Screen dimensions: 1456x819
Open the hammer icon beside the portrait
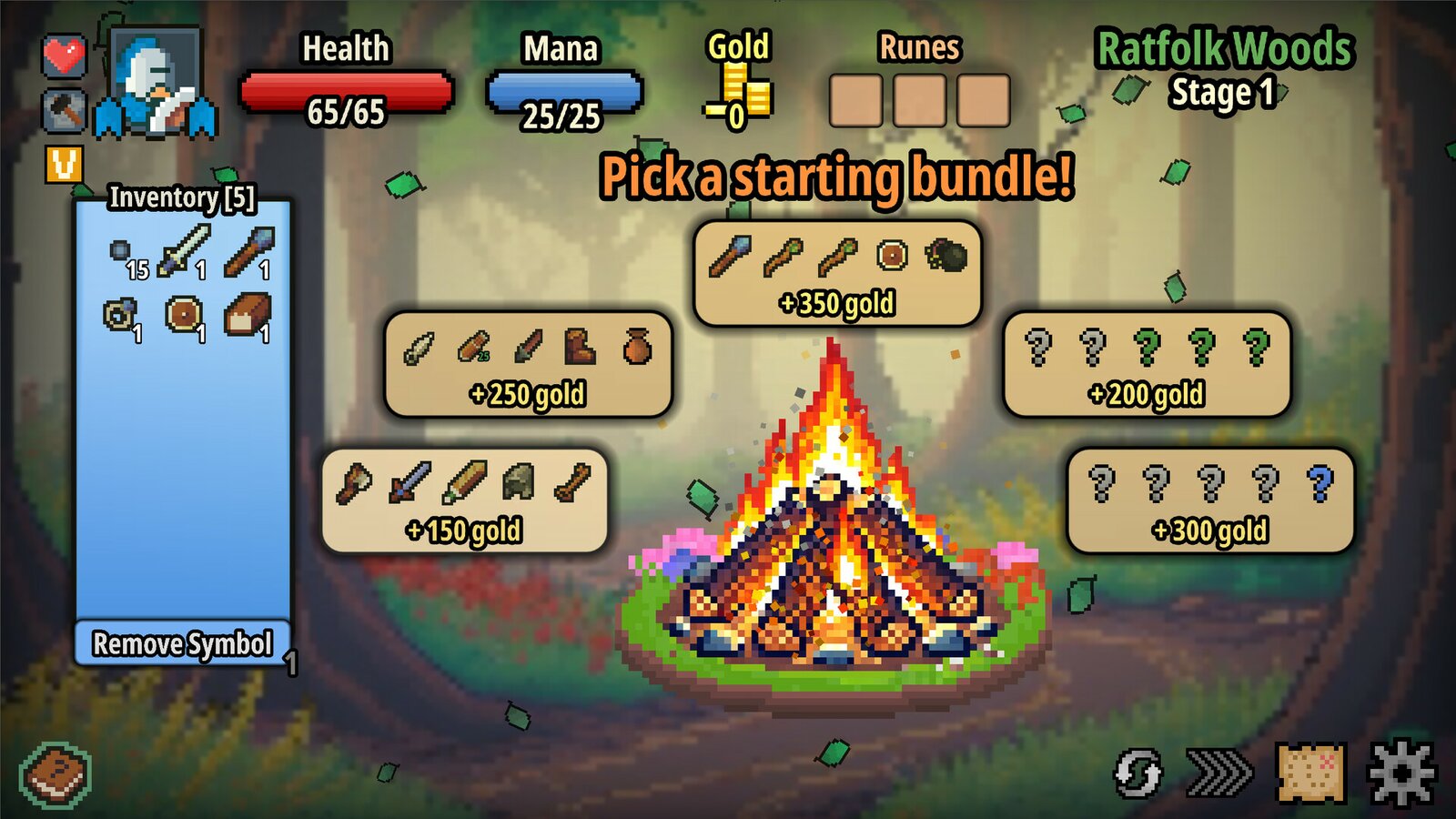[x=65, y=111]
